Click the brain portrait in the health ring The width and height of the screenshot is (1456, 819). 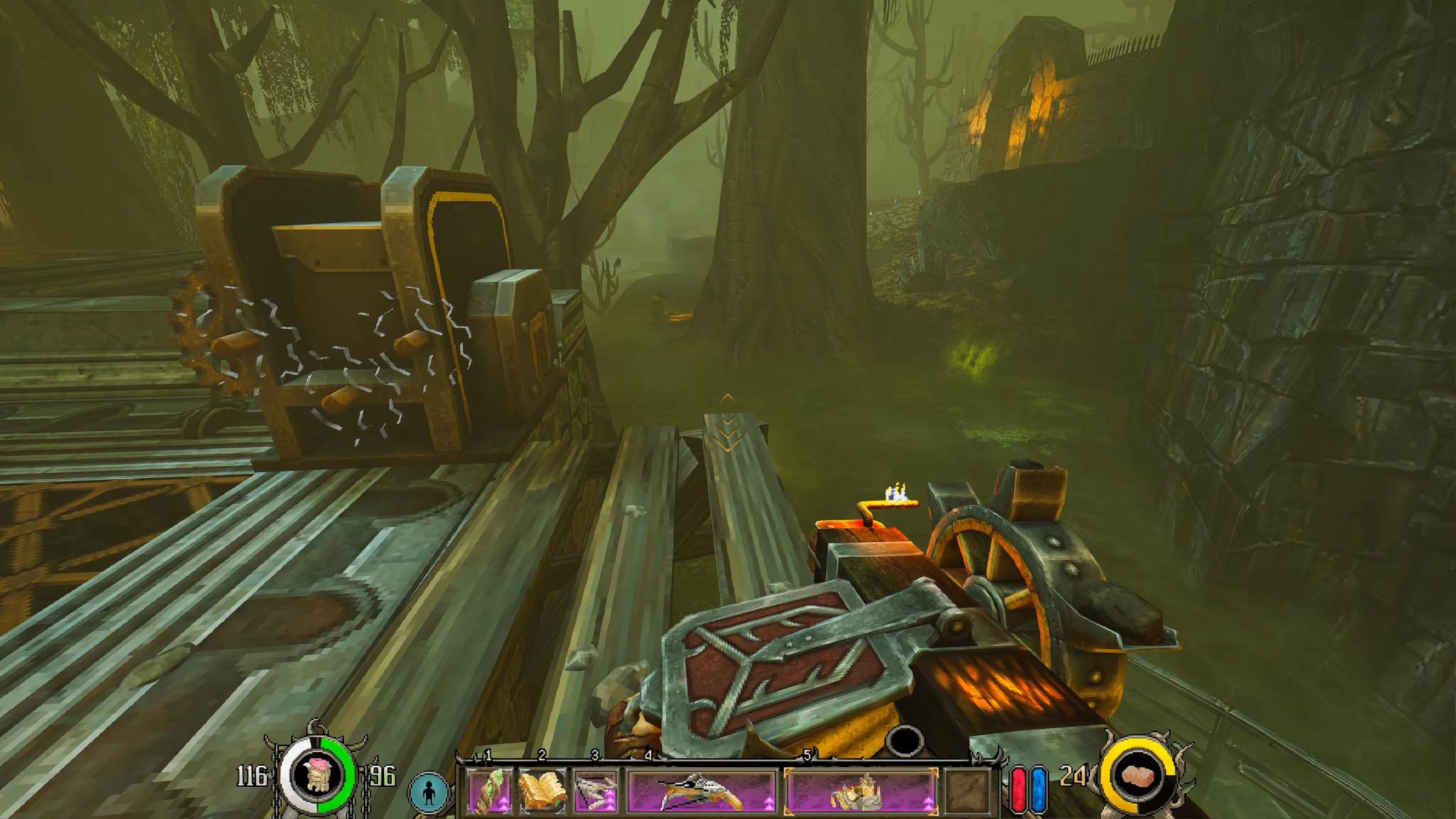click(317, 775)
